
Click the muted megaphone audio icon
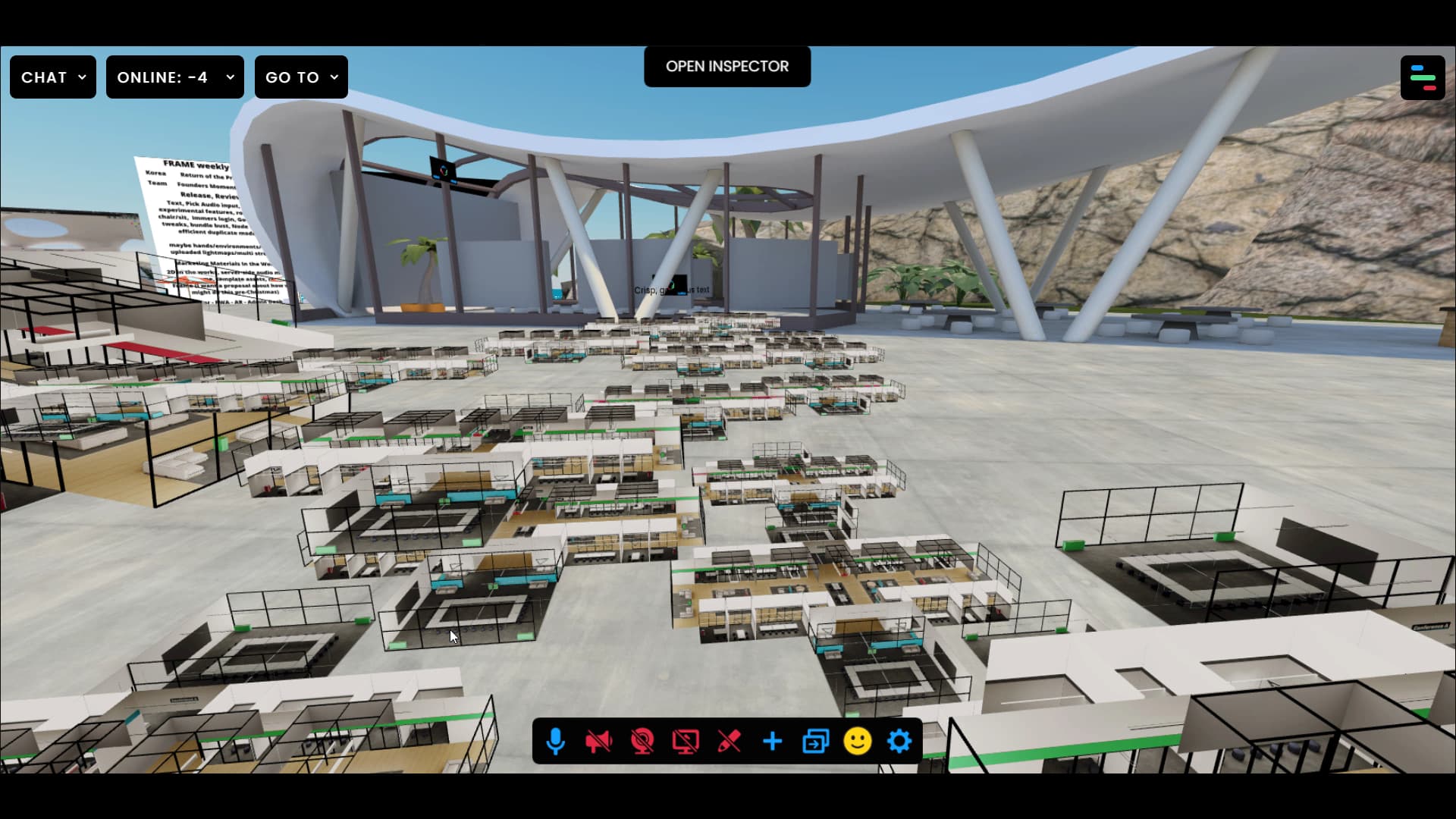pos(599,741)
